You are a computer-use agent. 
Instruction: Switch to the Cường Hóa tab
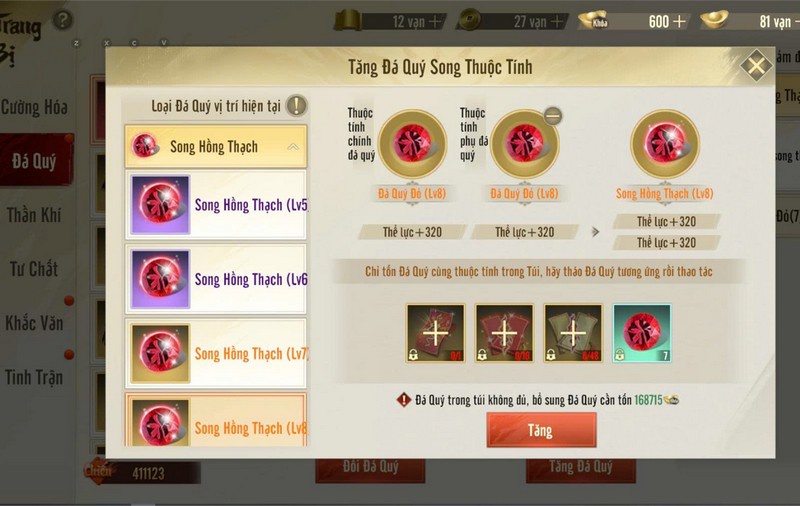point(36,107)
